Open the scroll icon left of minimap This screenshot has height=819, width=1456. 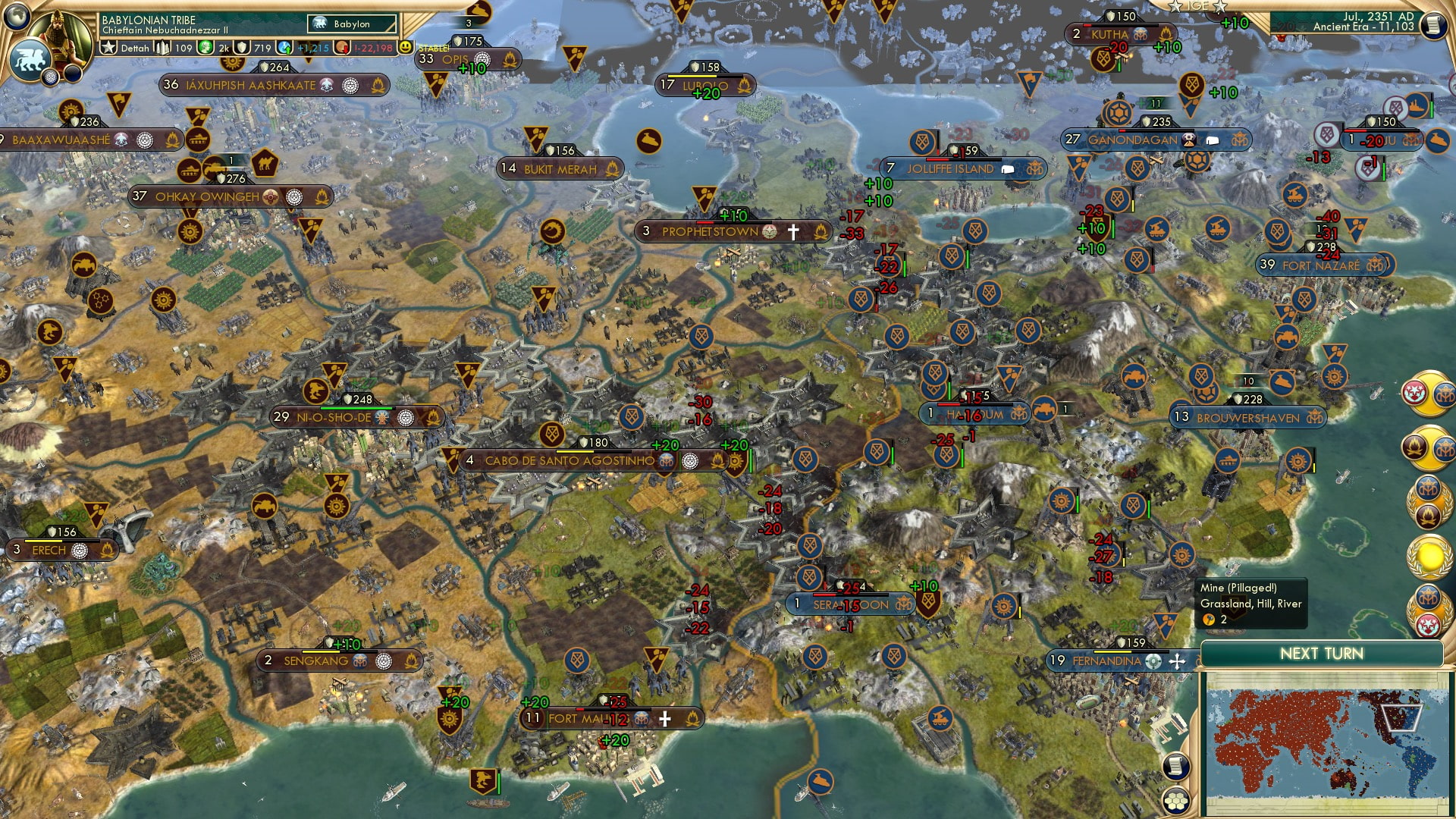pos(1175,767)
